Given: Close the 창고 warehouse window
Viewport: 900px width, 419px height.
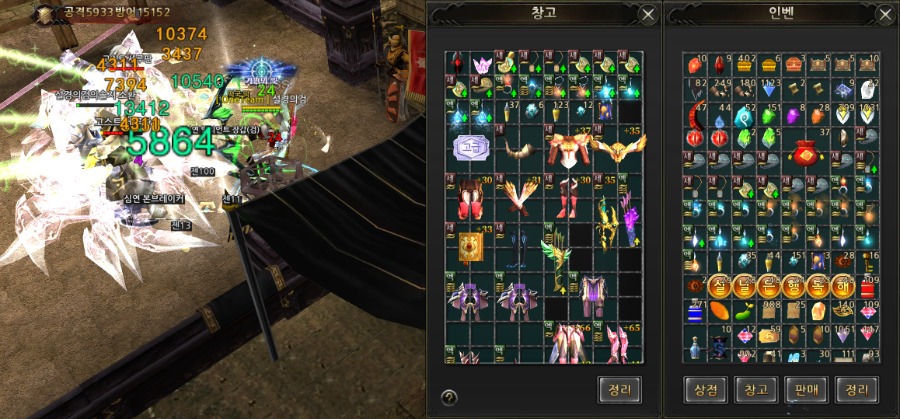Looking at the screenshot, I should [x=648, y=15].
